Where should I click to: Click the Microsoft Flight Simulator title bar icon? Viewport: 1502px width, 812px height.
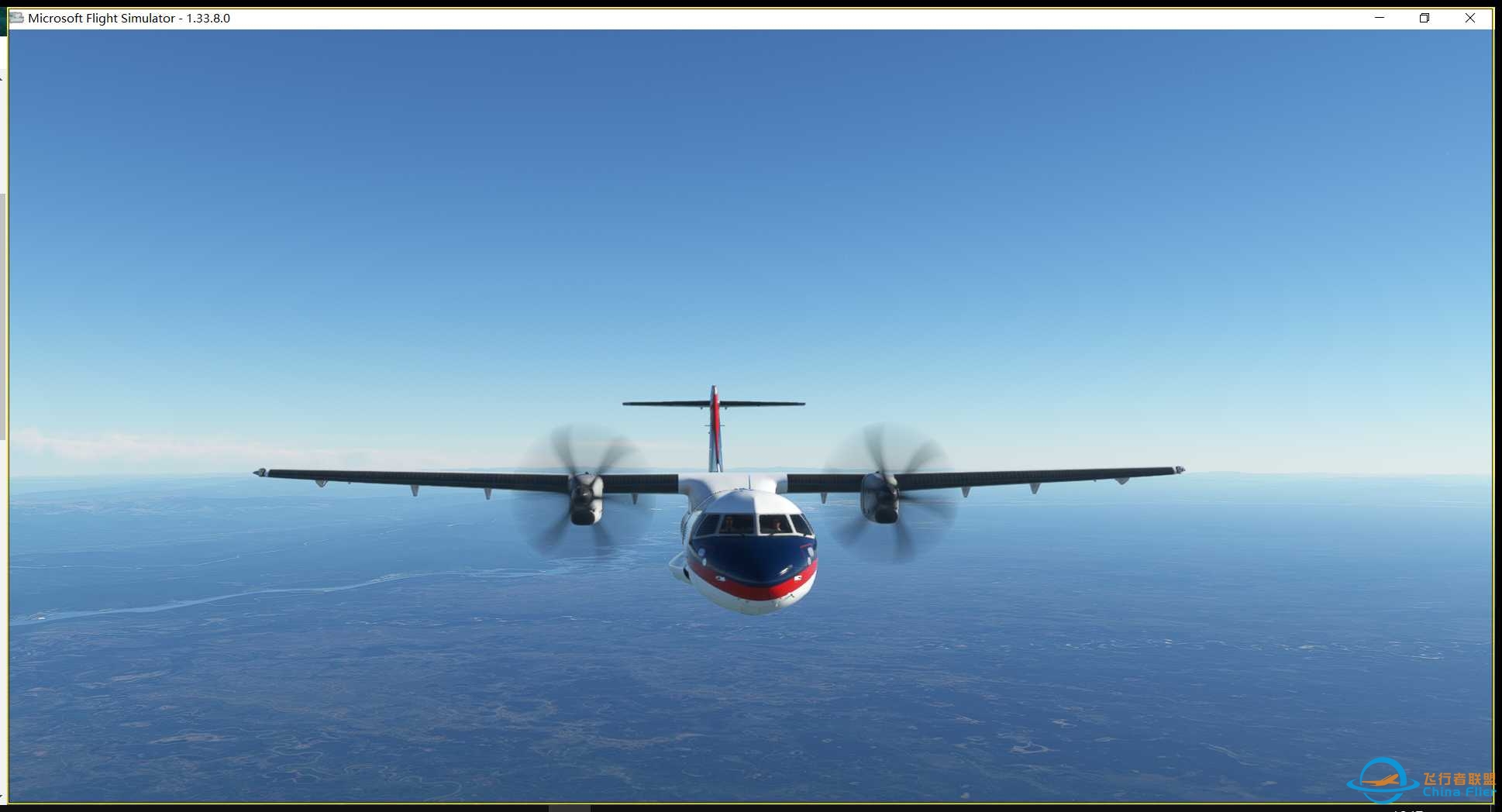pos(15,17)
